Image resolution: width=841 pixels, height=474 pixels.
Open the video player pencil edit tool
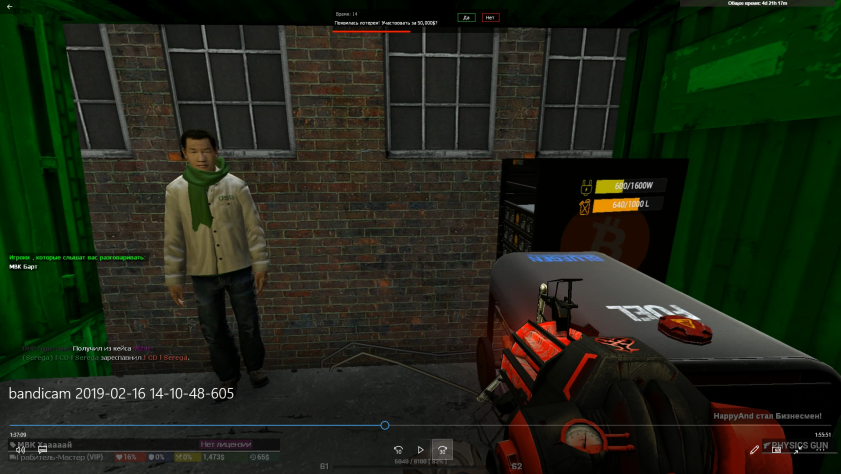755,451
